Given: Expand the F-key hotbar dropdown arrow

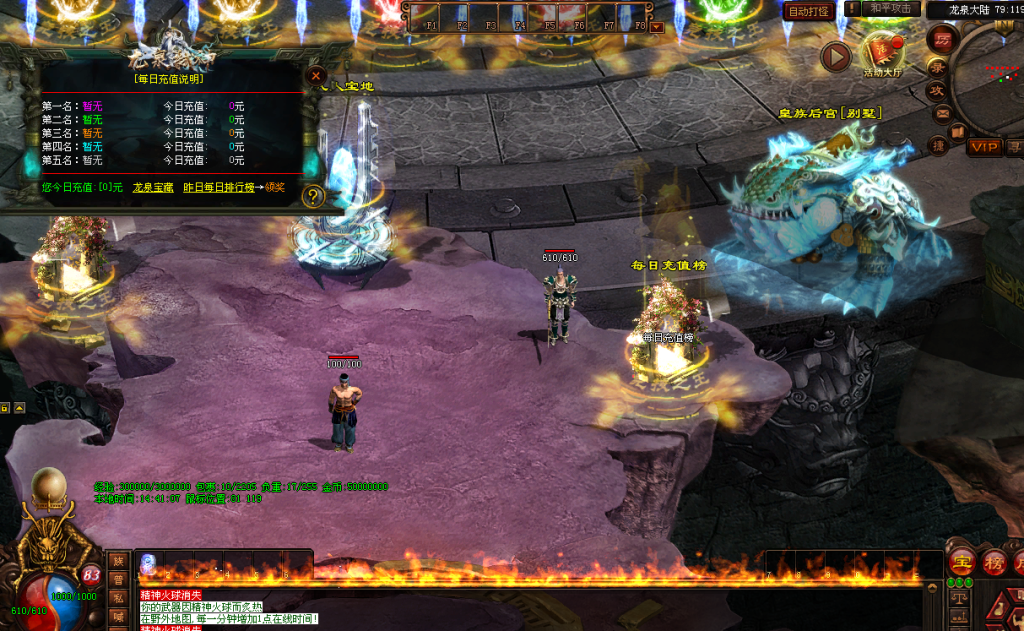Looking at the screenshot, I should (656, 27).
